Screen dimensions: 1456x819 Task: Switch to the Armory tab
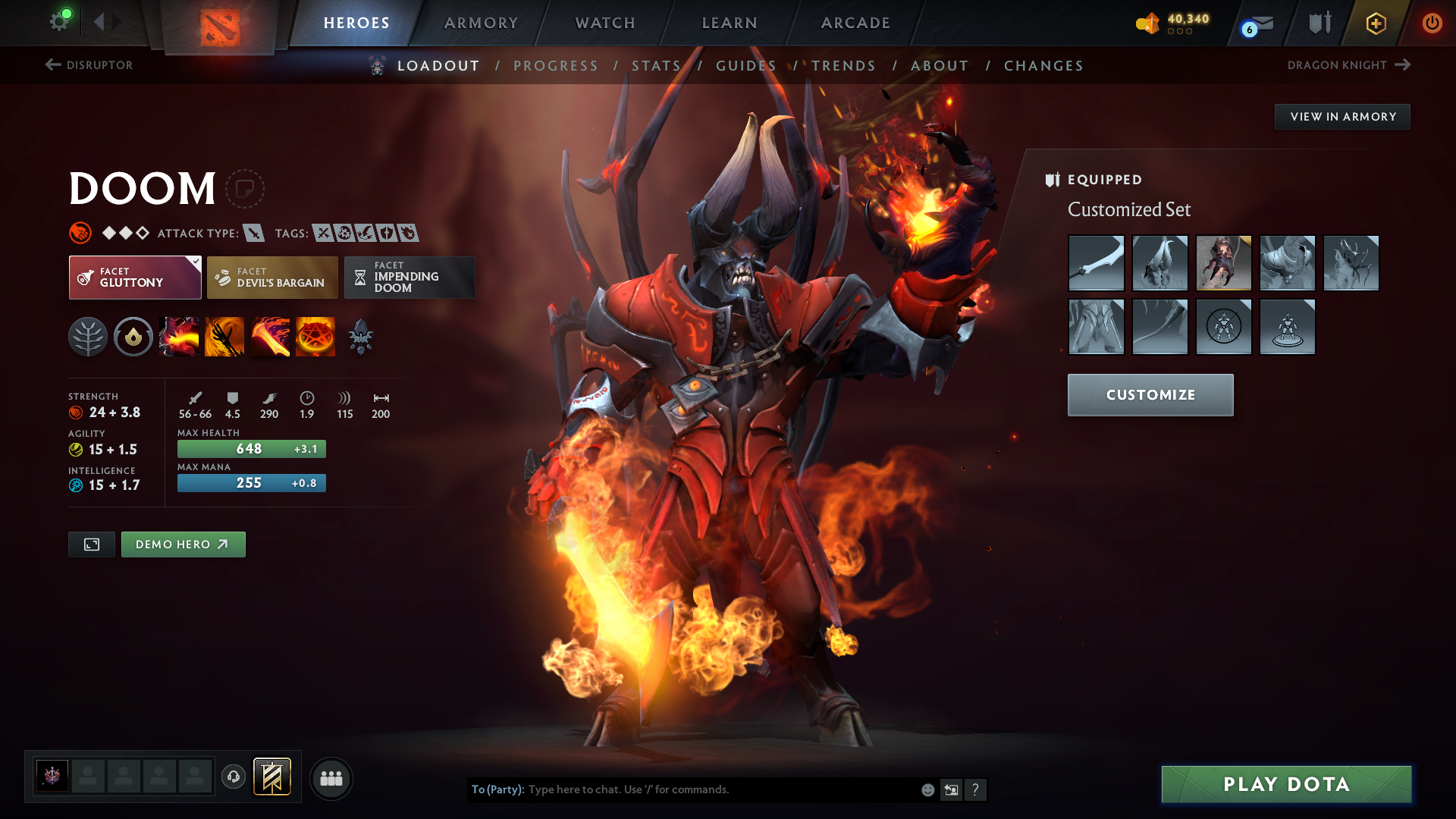[481, 23]
